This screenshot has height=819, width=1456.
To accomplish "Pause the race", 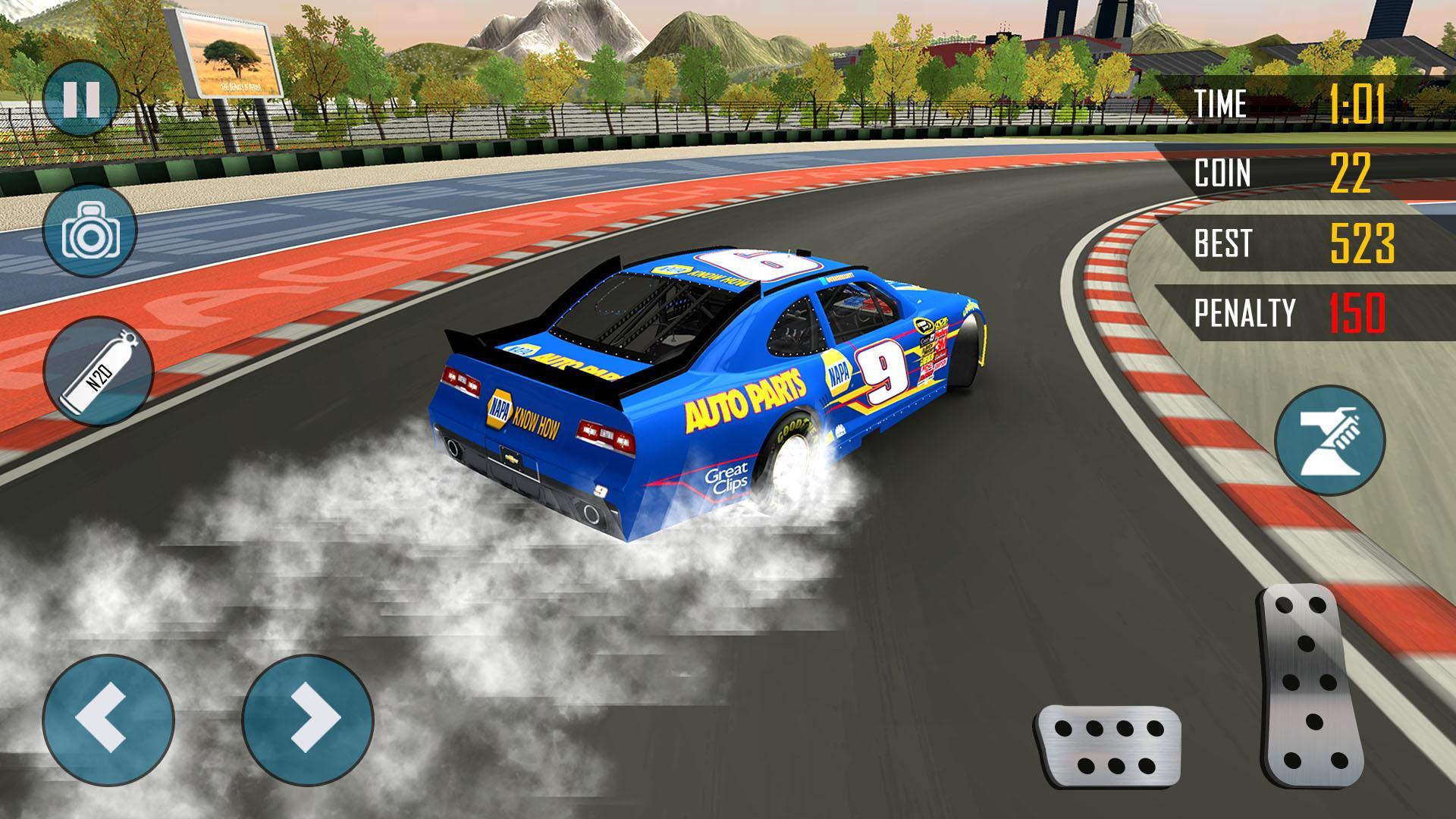I will tap(81, 99).
